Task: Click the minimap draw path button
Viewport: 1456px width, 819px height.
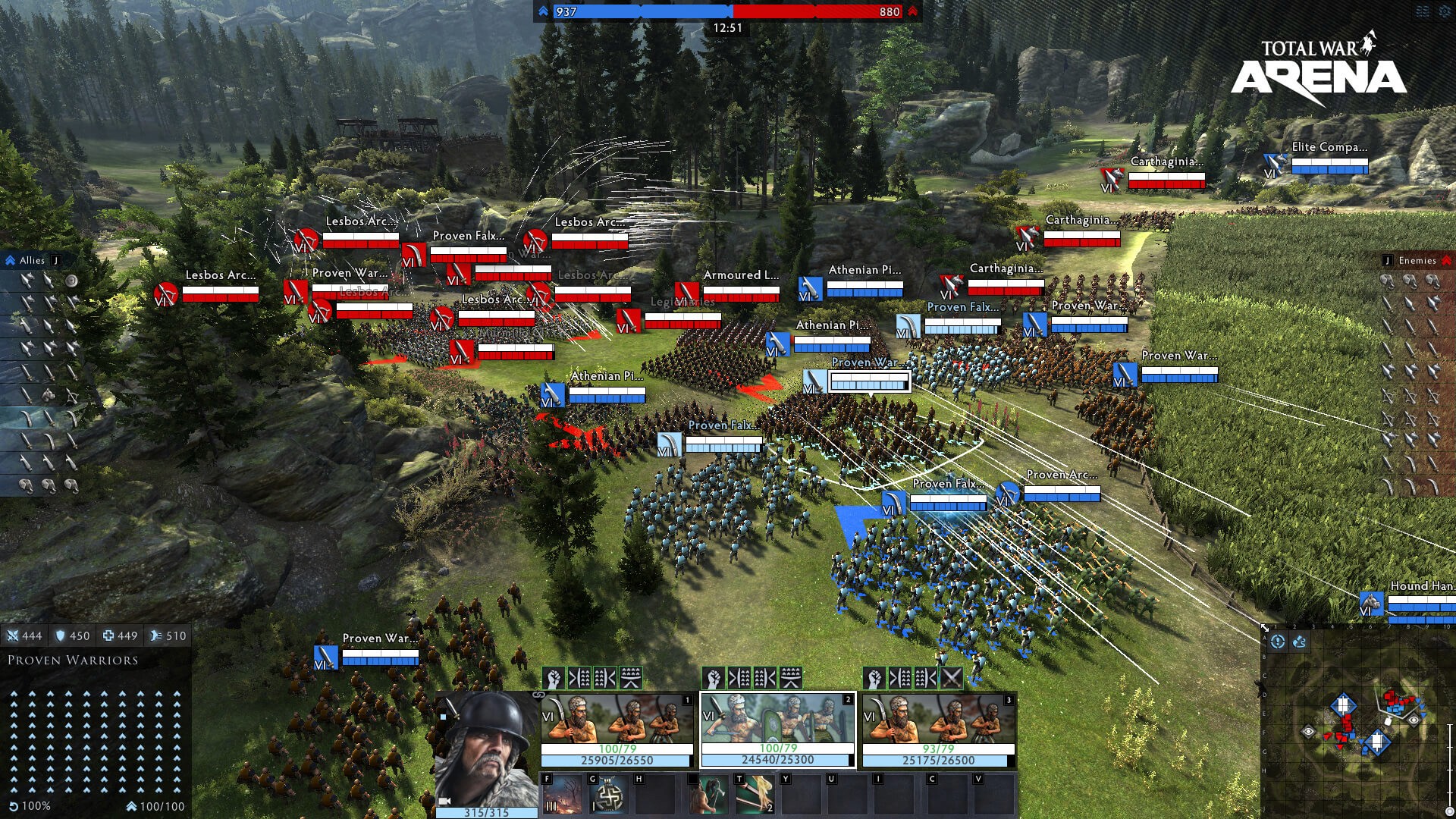Action: [x=1300, y=642]
